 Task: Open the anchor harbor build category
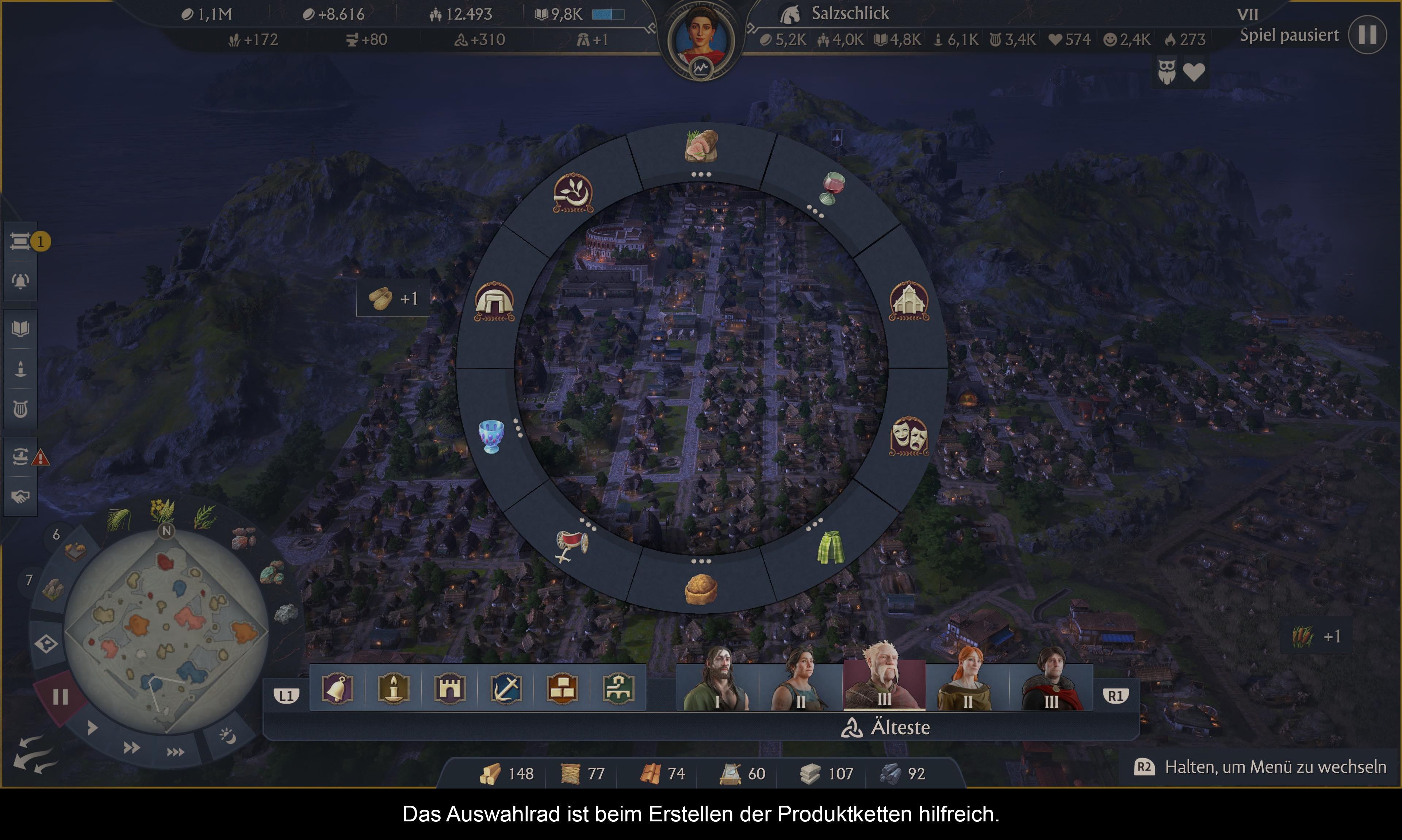pos(505,688)
